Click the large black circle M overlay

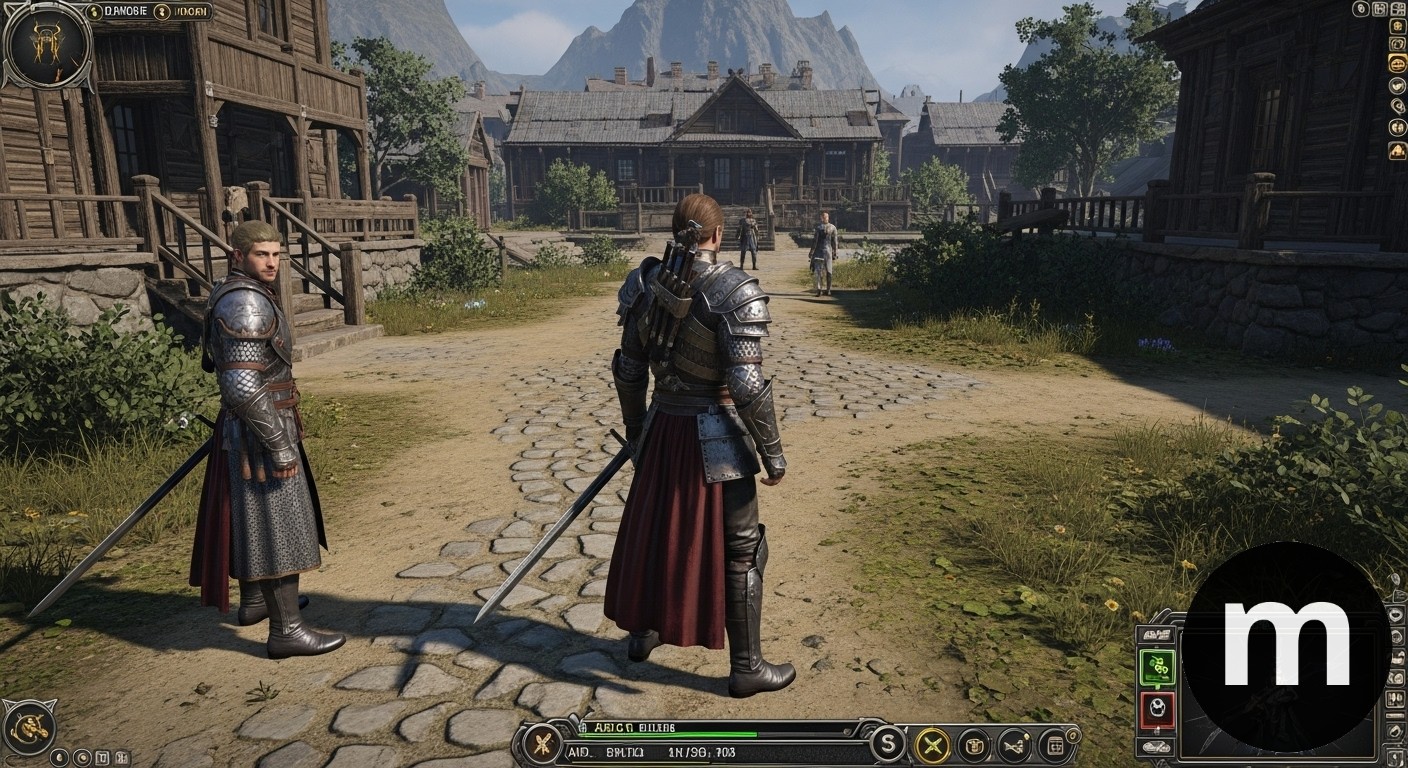pyautogui.click(x=1286, y=646)
